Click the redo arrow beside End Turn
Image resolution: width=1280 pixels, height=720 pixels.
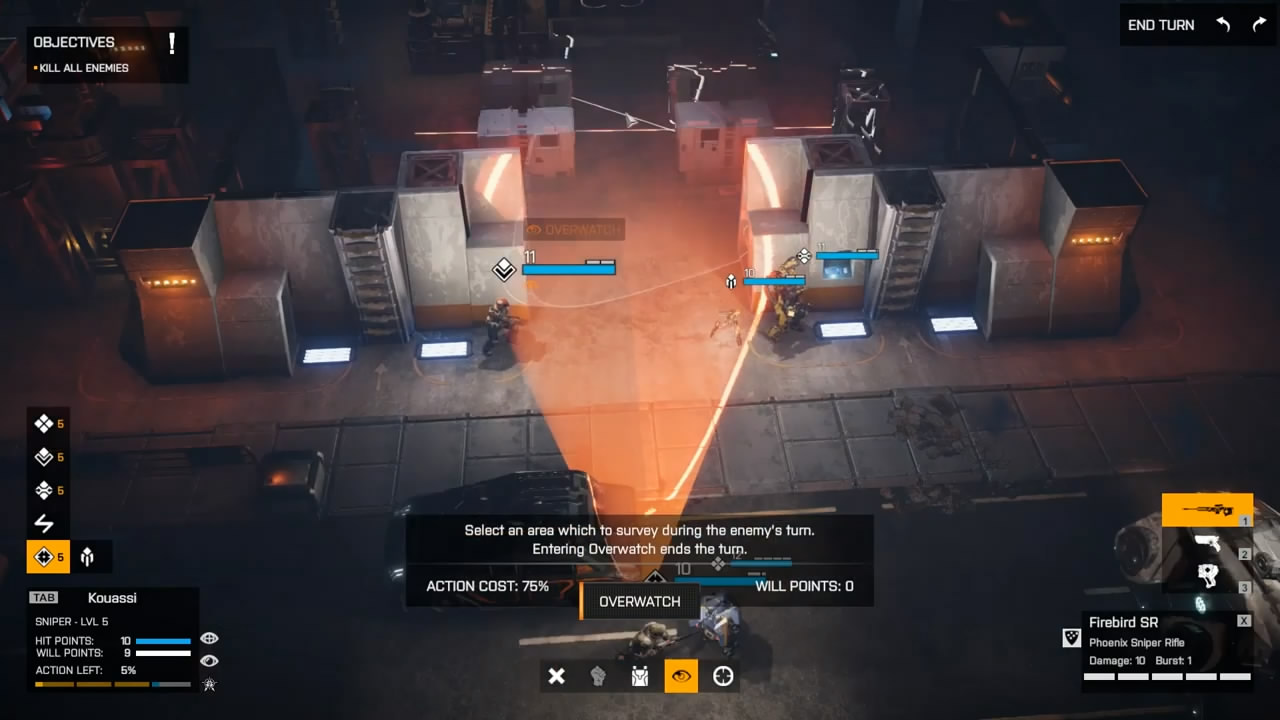tap(1259, 25)
